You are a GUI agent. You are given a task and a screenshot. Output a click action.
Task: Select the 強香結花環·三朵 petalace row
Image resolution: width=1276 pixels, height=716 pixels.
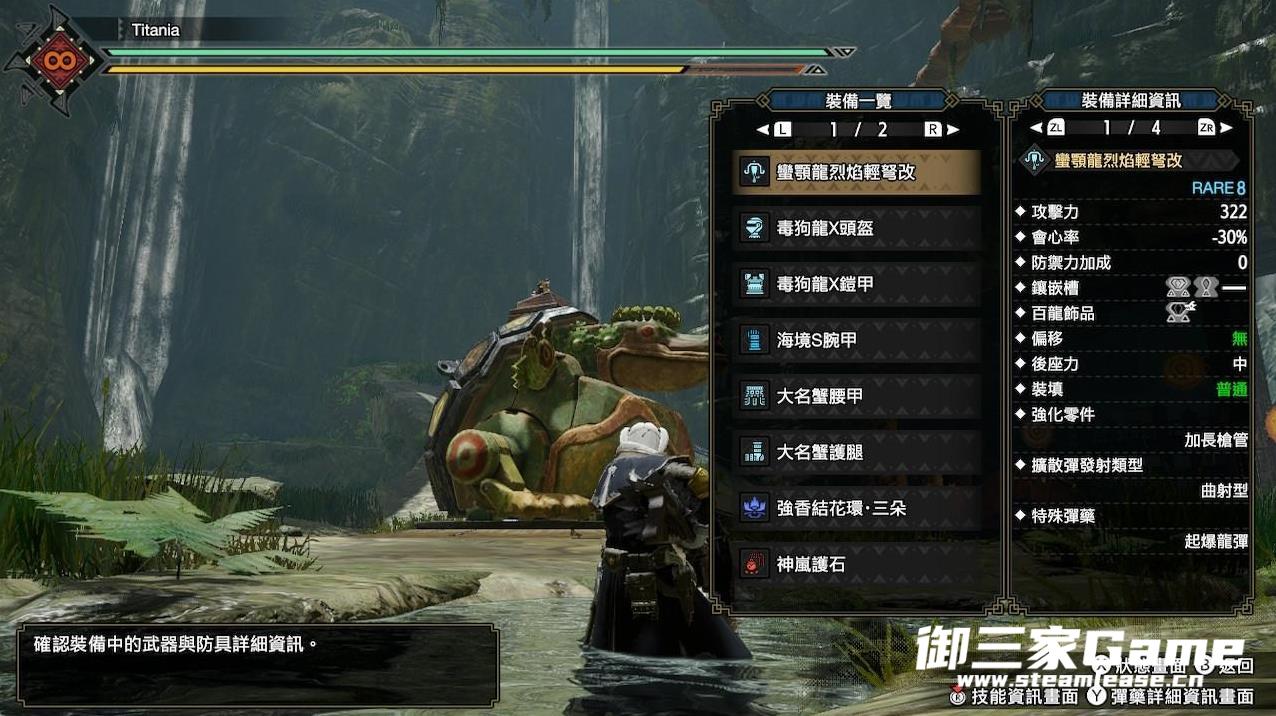[x=856, y=508]
